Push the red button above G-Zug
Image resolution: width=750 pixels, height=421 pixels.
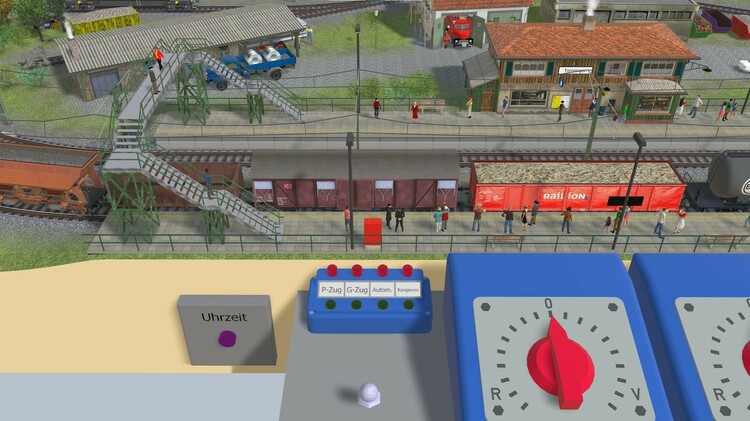pos(357,270)
